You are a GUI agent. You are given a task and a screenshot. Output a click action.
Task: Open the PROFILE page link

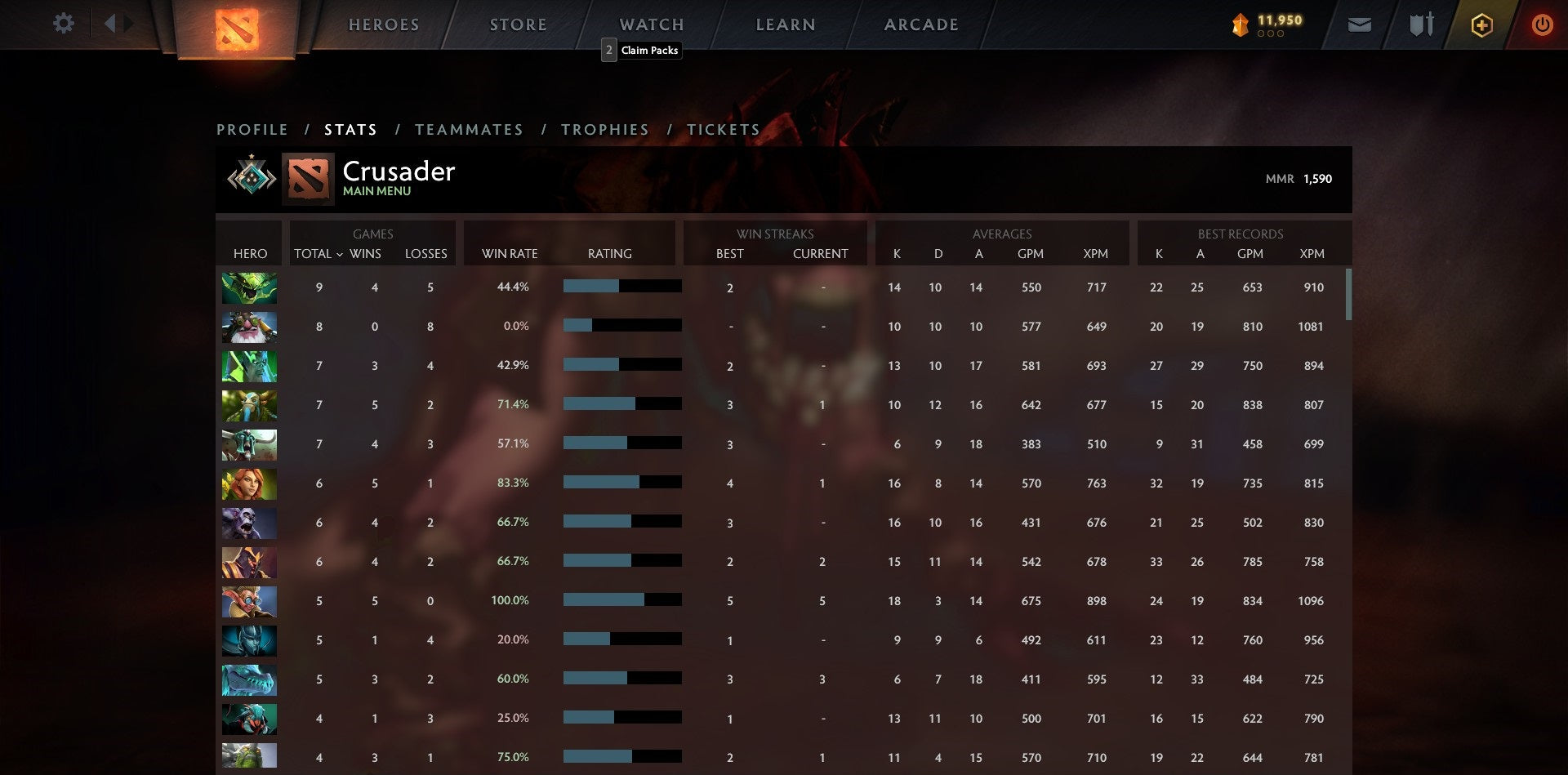pyautogui.click(x=252, y=129)
